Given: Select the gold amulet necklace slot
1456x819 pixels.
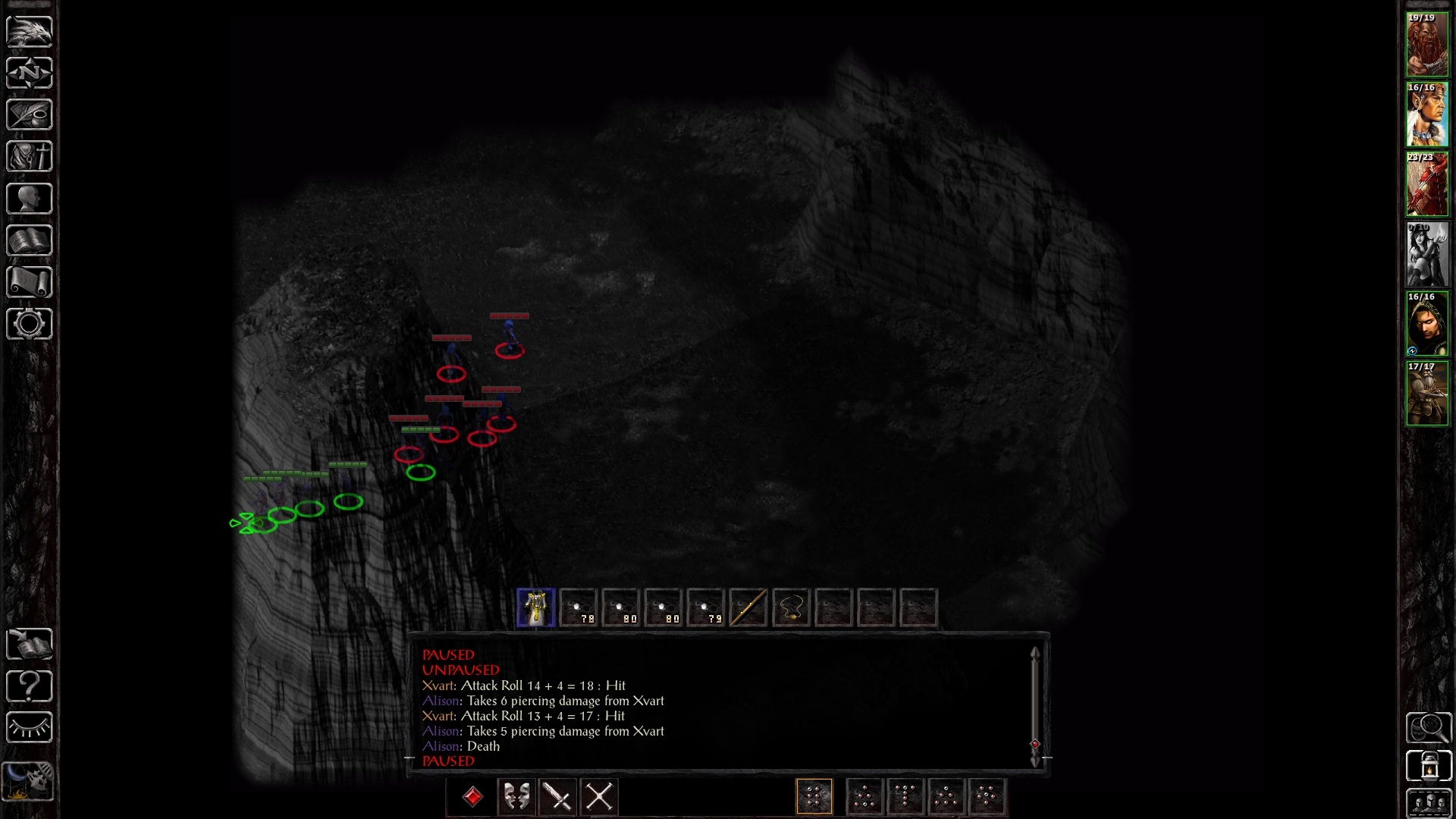Looking at the screenshot, I should [x=791, y=608].
